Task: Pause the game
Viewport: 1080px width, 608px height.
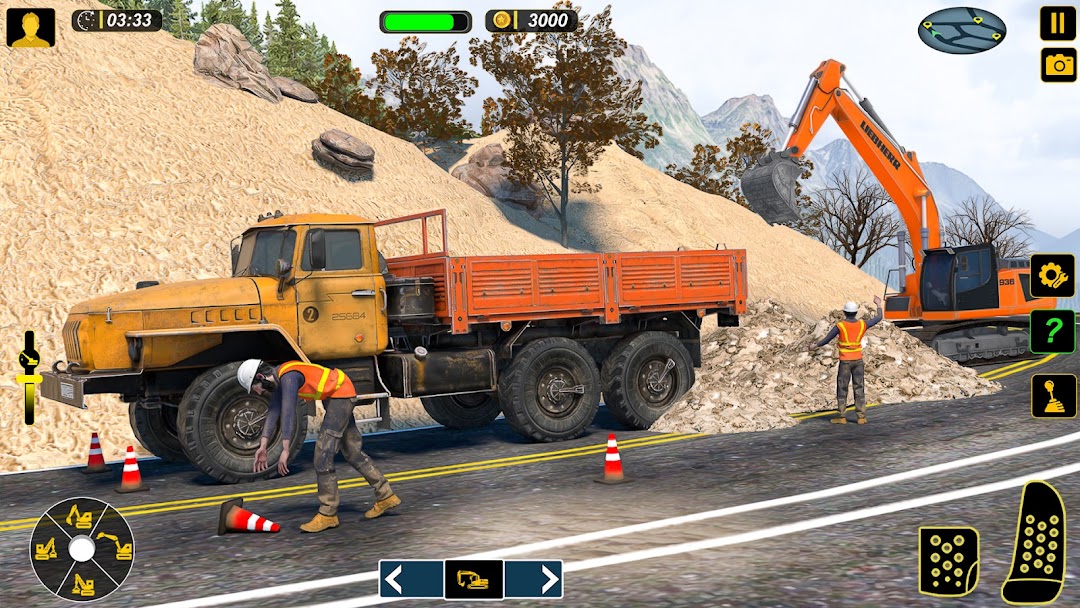Action: click(x=1058, y=22)
